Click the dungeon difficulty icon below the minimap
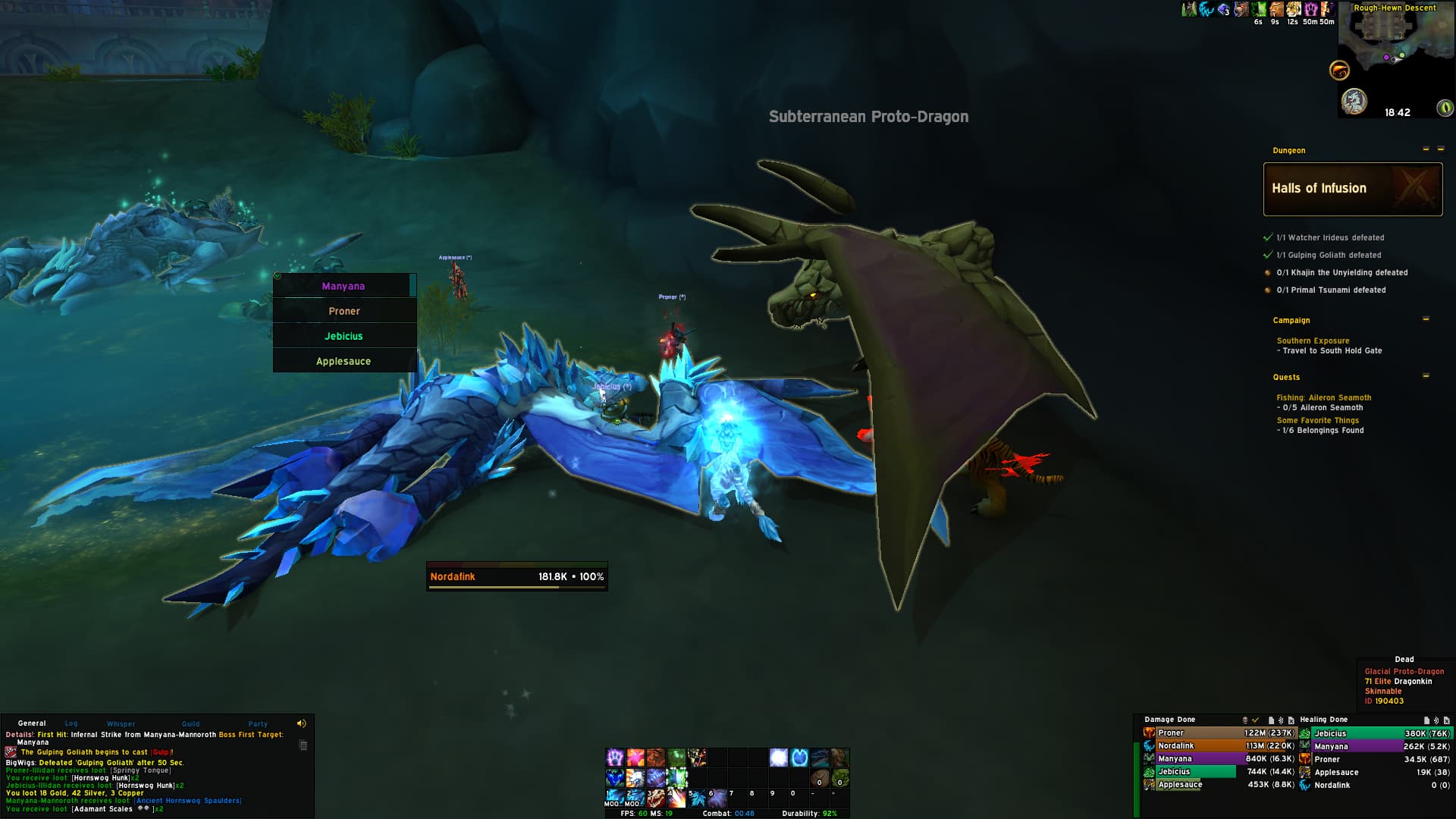This screenshot has height=819, width=1456. click(x=1354, y=101)
